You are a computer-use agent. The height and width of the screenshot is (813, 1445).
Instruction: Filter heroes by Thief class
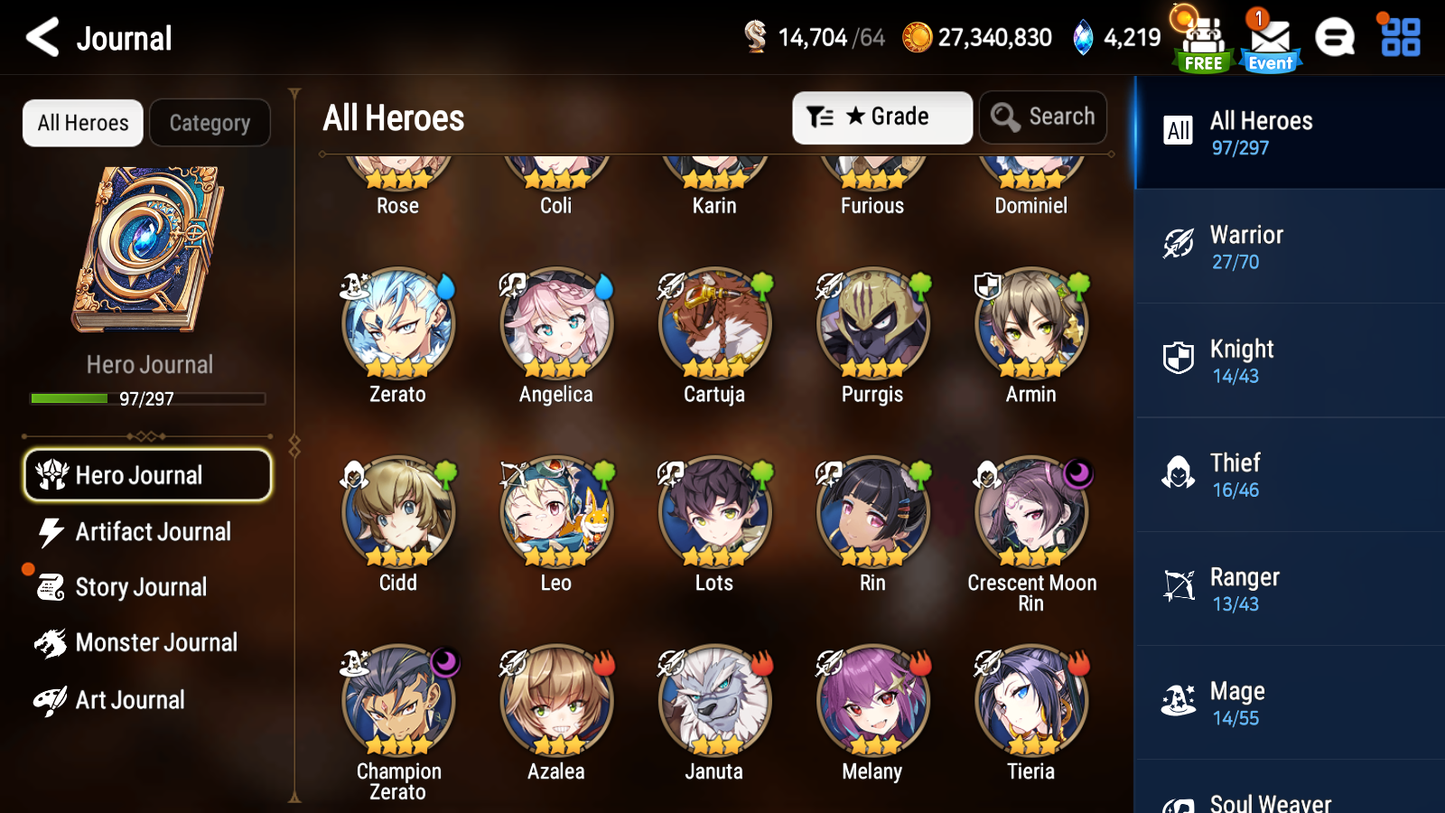pyautogui.click(x=1180, y=474)
